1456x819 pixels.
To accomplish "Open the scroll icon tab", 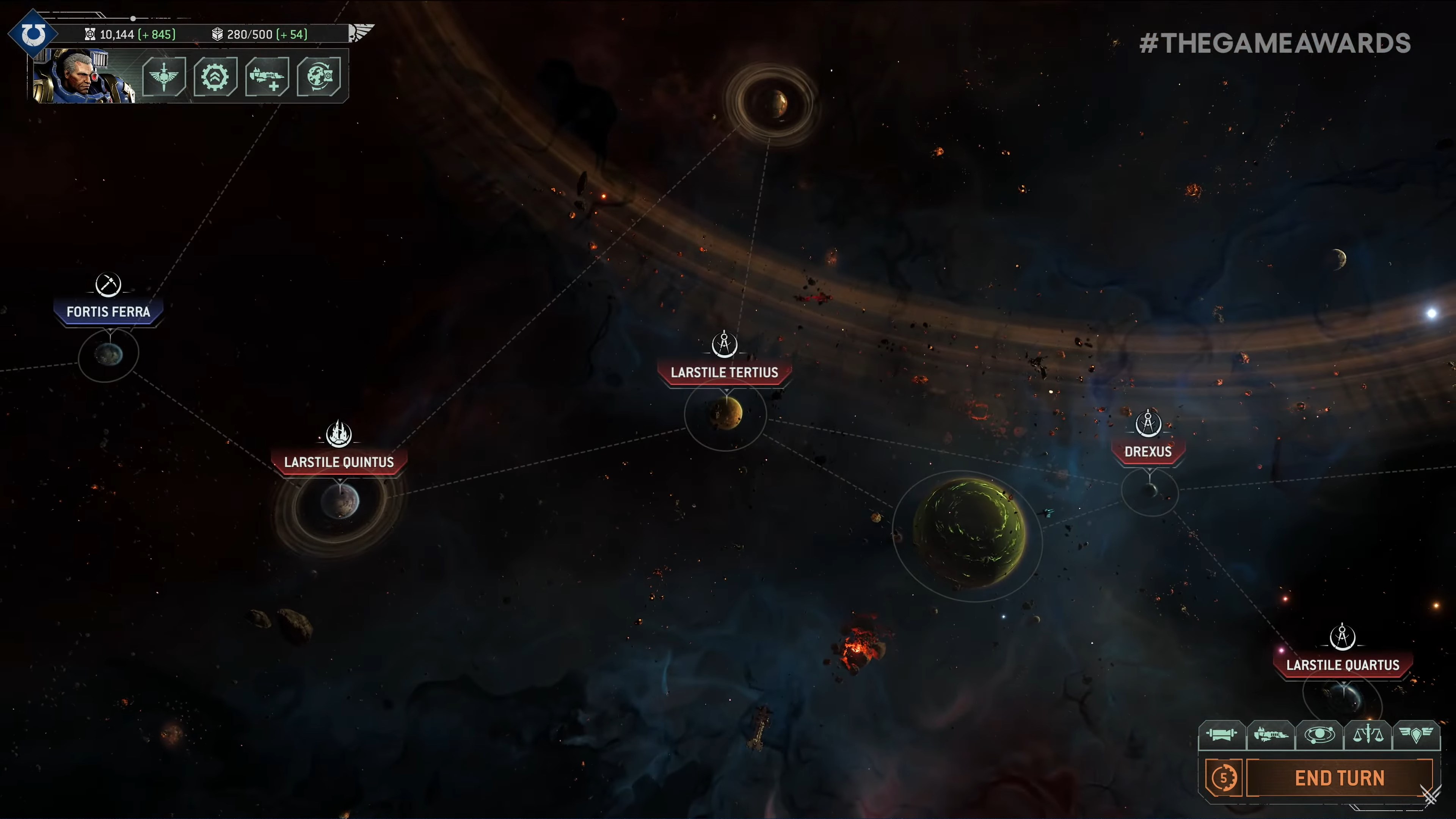I will 1221,734.
